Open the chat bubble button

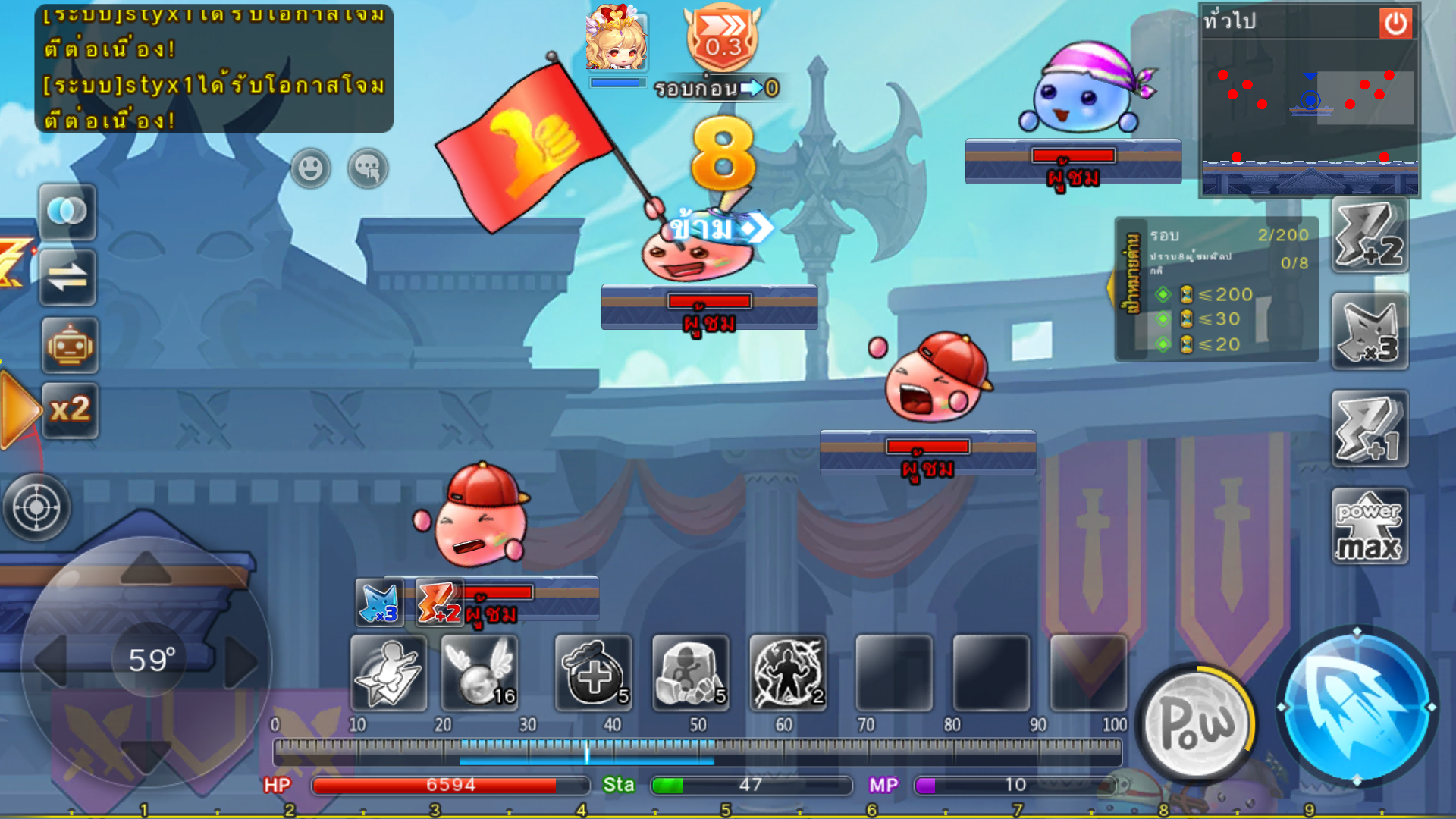click(368, 168)
